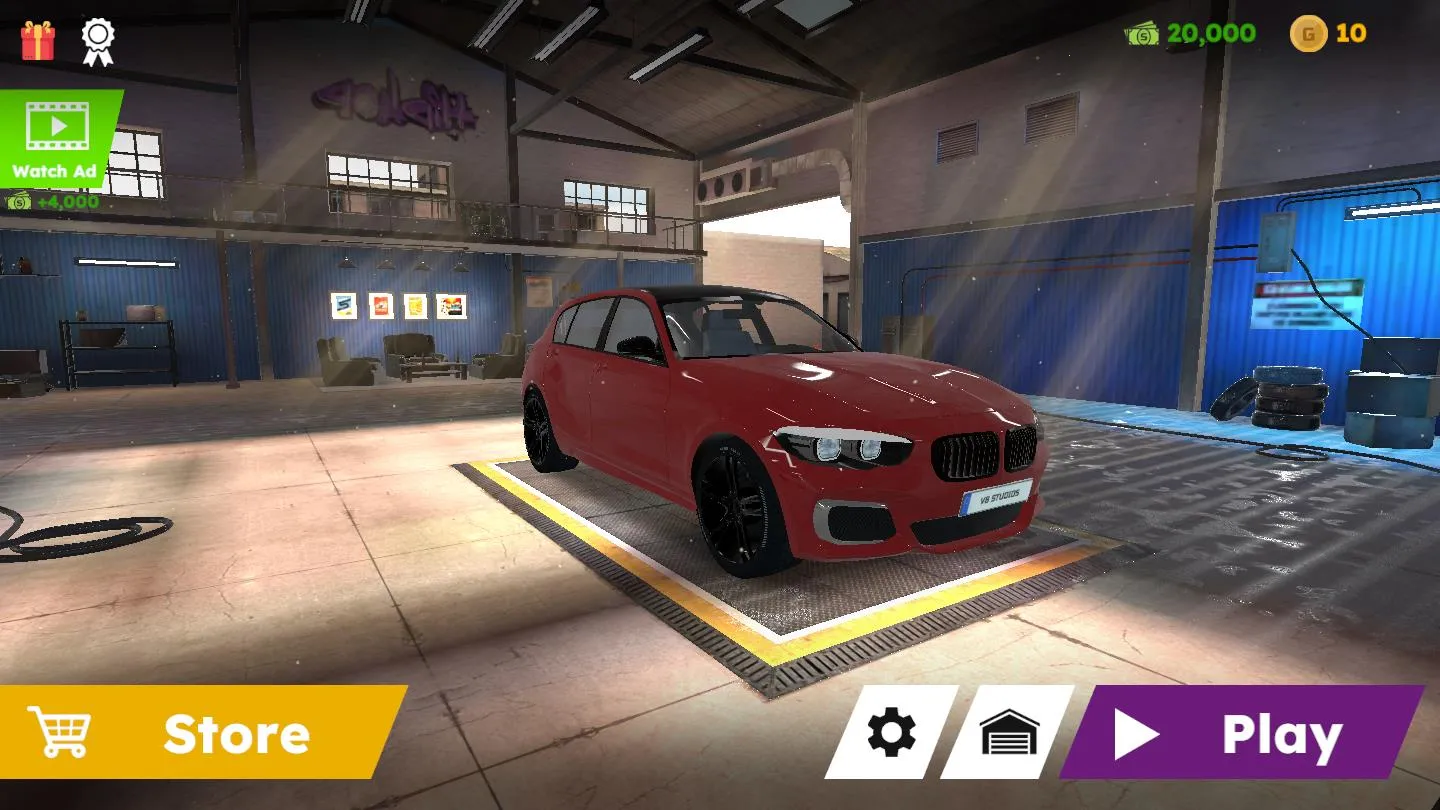Click the video film icon on Watch Ad
The image size is (1440, 810).
pos(55,125)
